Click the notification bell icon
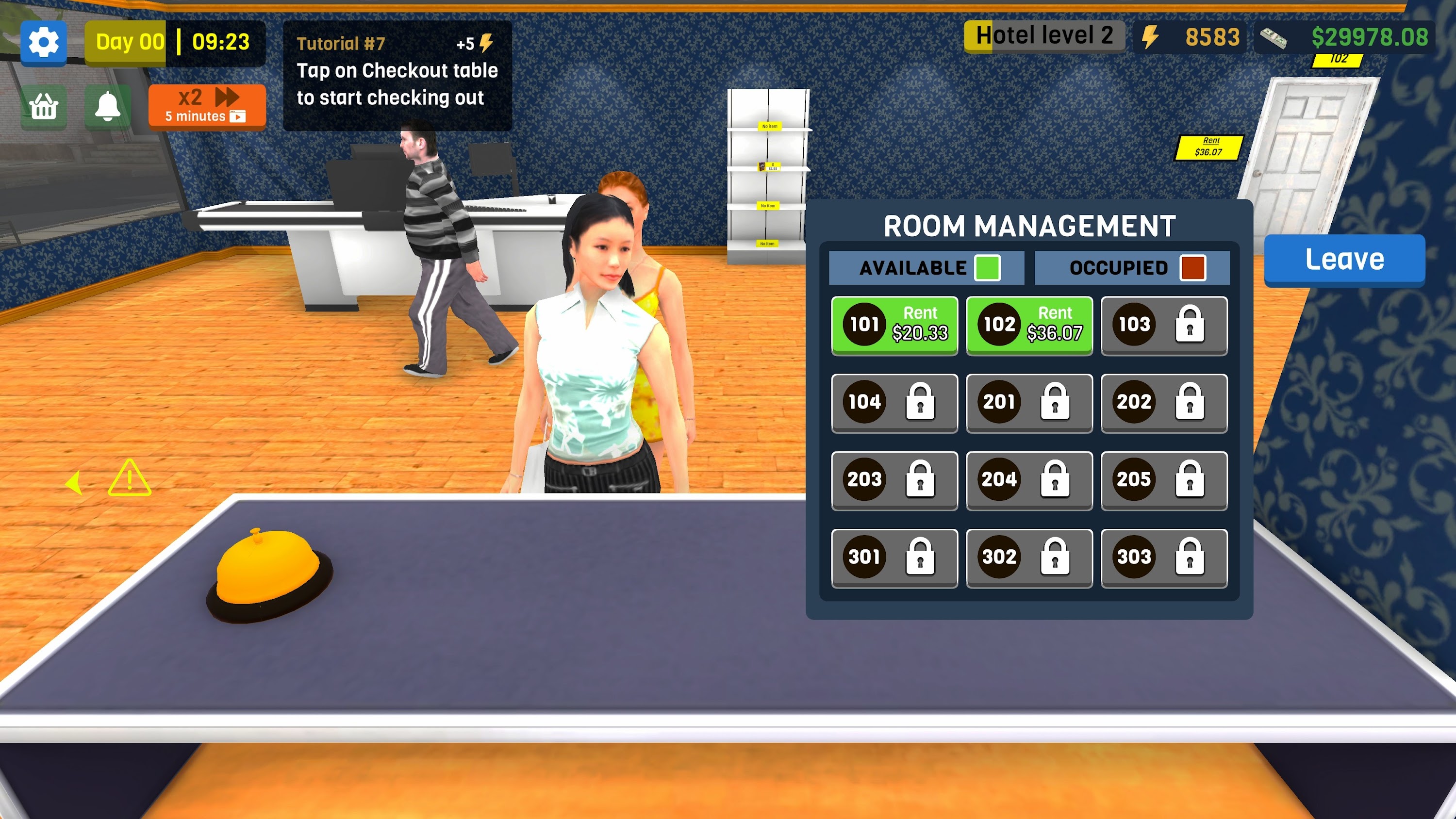This screenshot has height=819, width=1456. coord(109,107)
